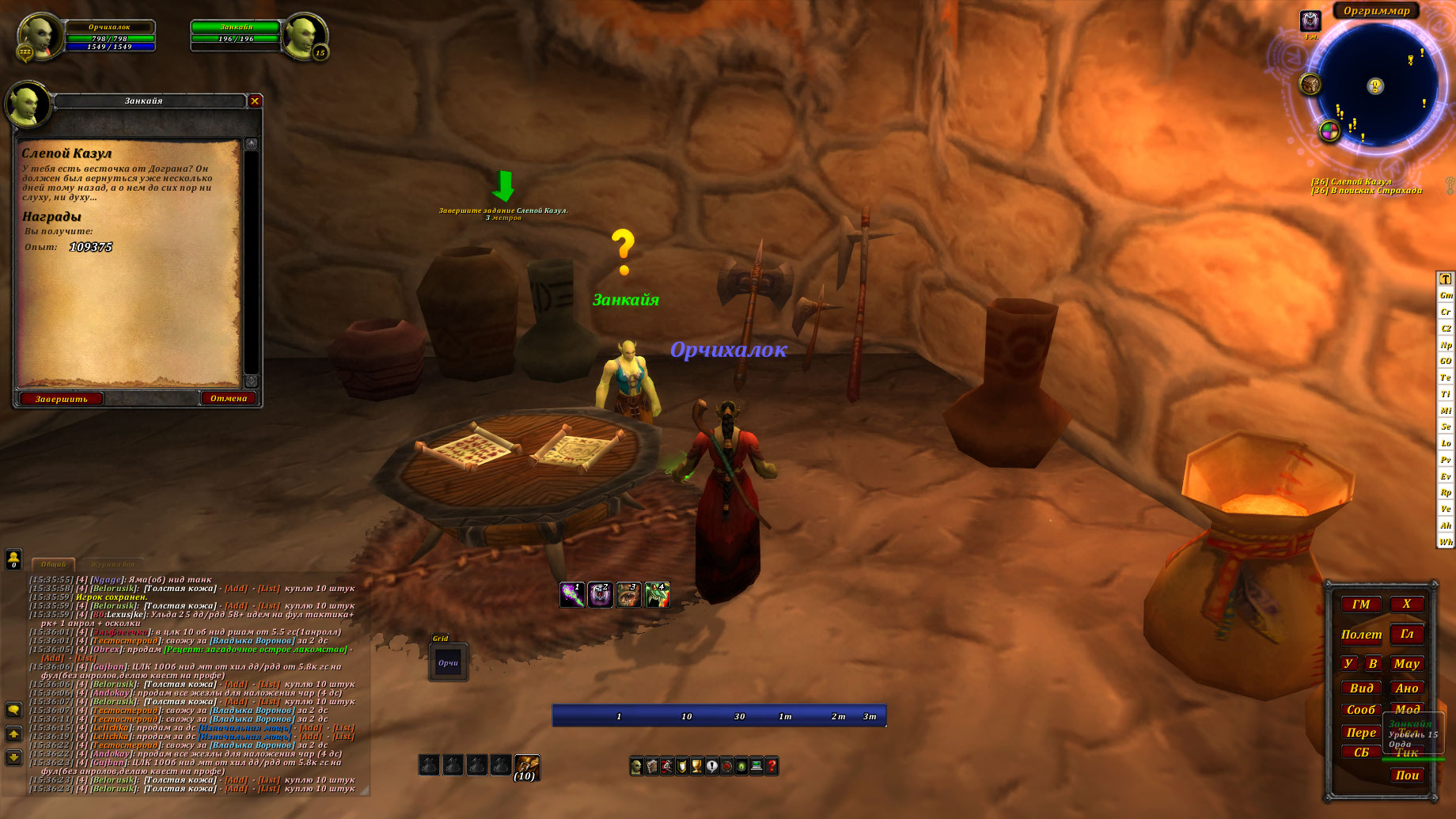The height and width of the screenshot is (819, 1456).
Task: Click the ГМ button in the panel
Action: tap(1361, 605)
